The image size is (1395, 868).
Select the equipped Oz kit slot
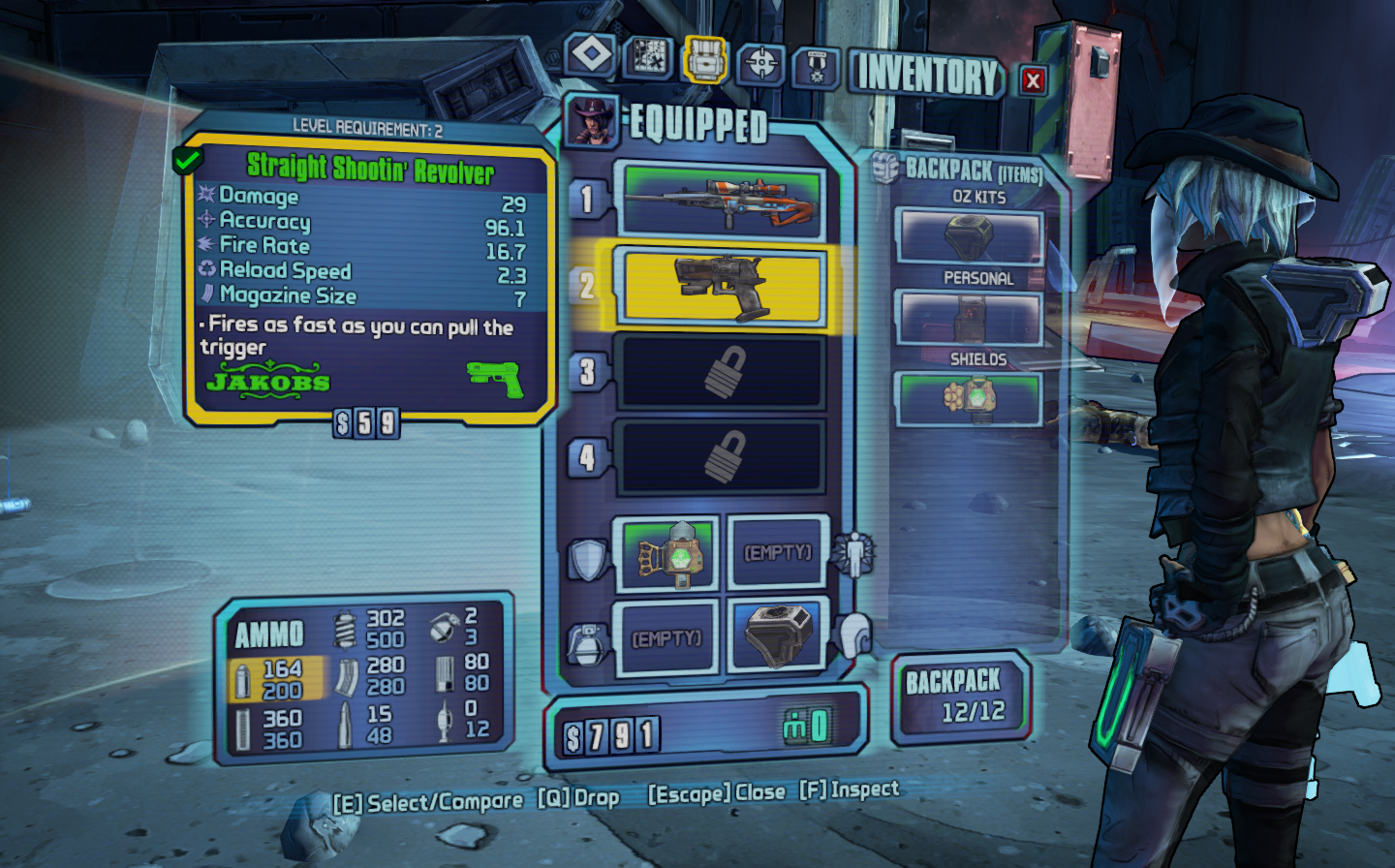pos(776,635)
